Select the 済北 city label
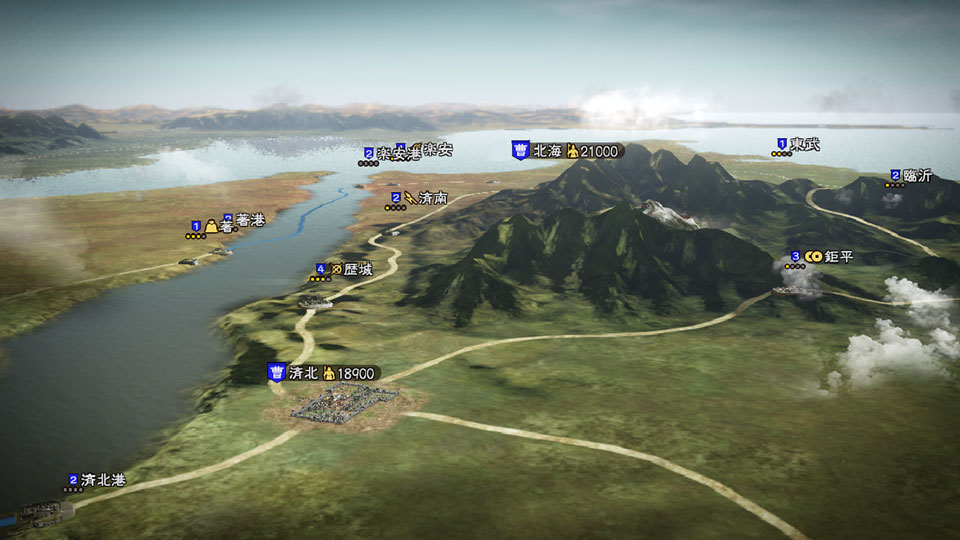The height and width of the screenshot is (540, 960). coord(302,373)
